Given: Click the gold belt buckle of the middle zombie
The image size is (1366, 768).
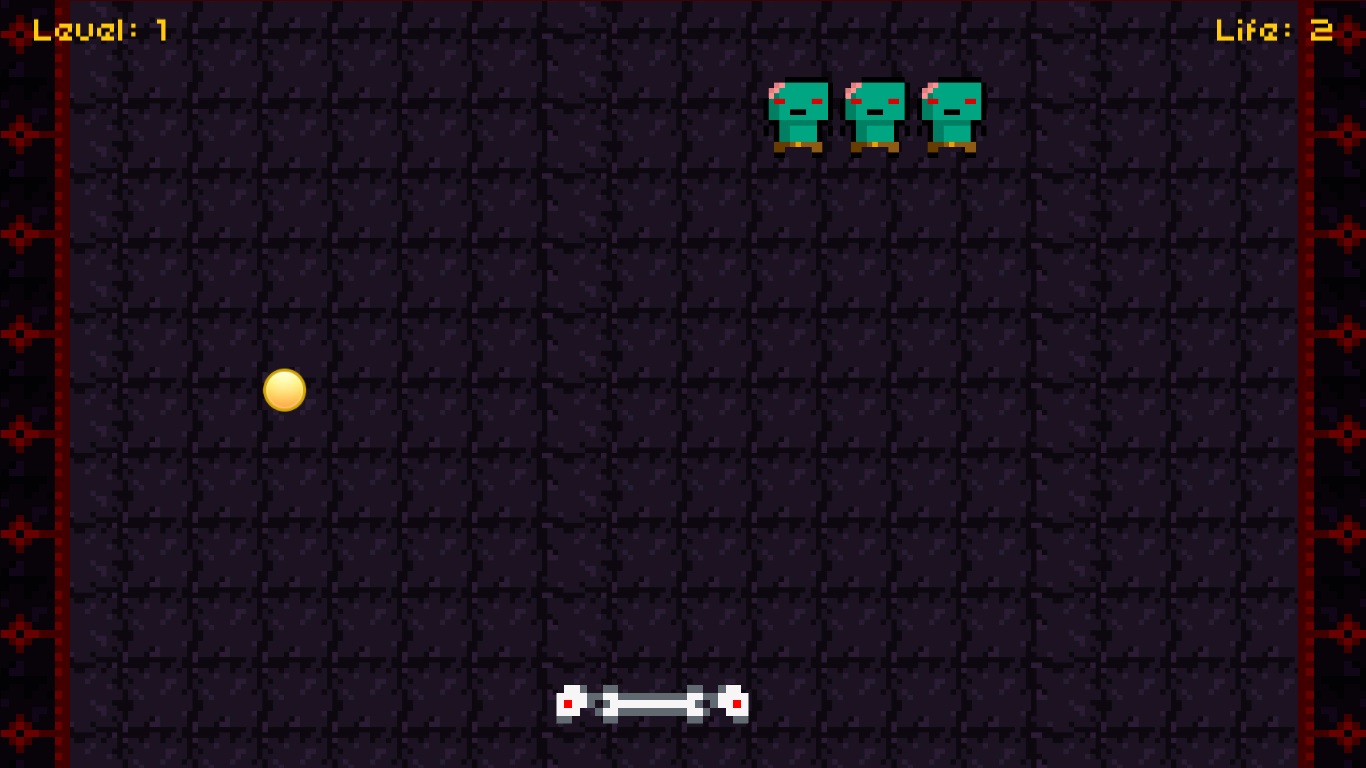Looking at the screenshot, I should point(874,143).
